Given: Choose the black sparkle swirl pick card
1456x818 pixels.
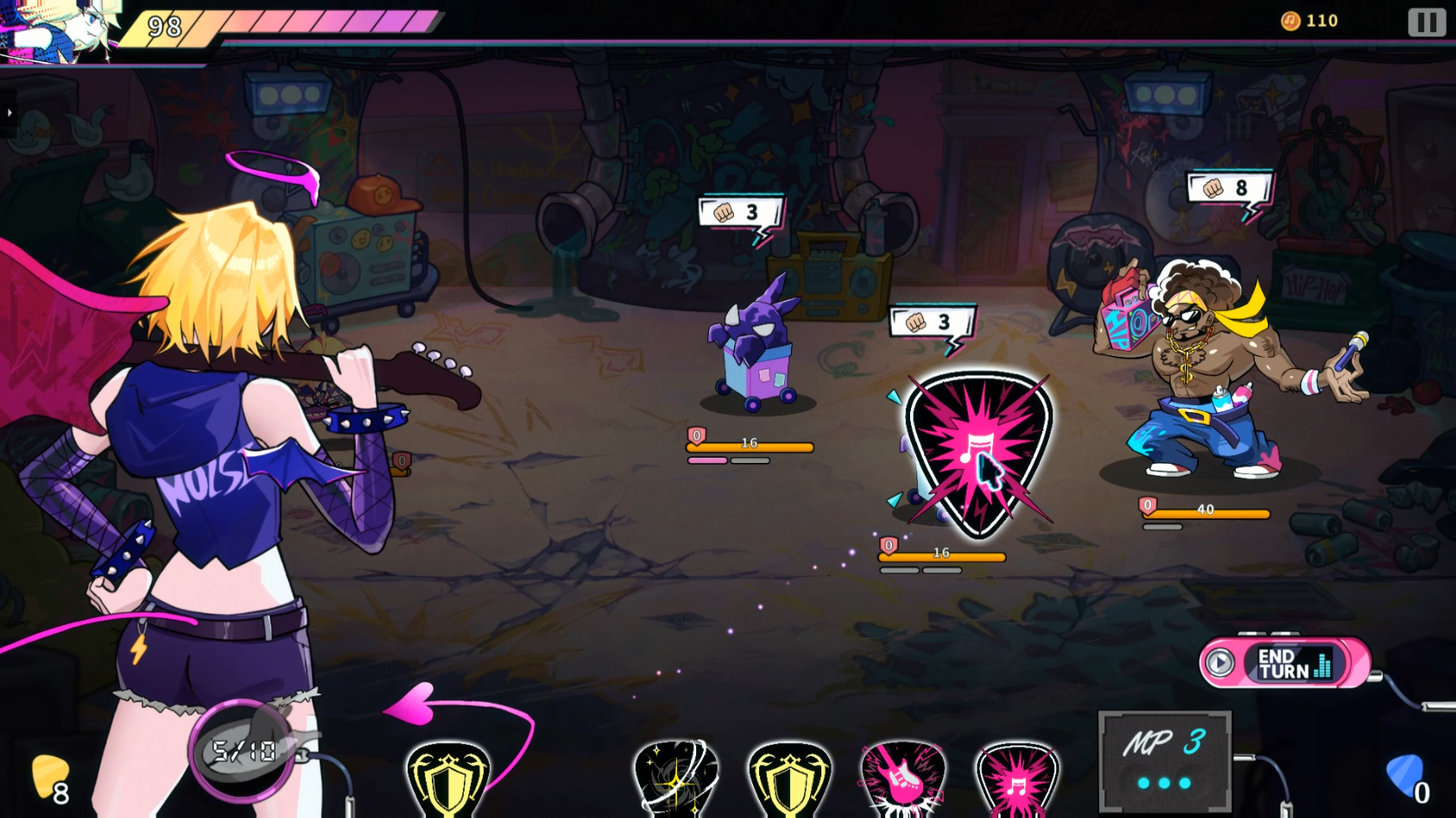Looking at the screenshot, I should [x=676, y=777].
